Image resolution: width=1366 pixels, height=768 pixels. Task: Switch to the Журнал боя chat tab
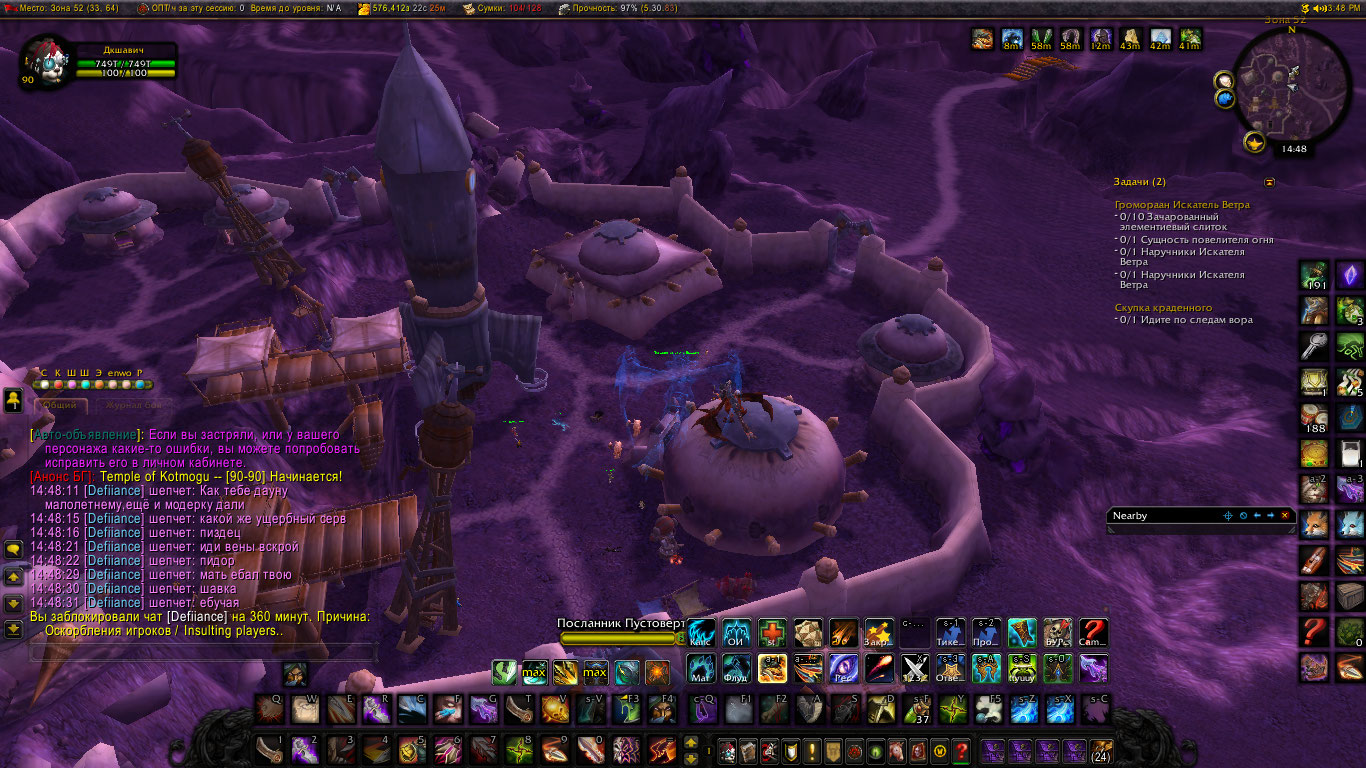pos(132,406)
